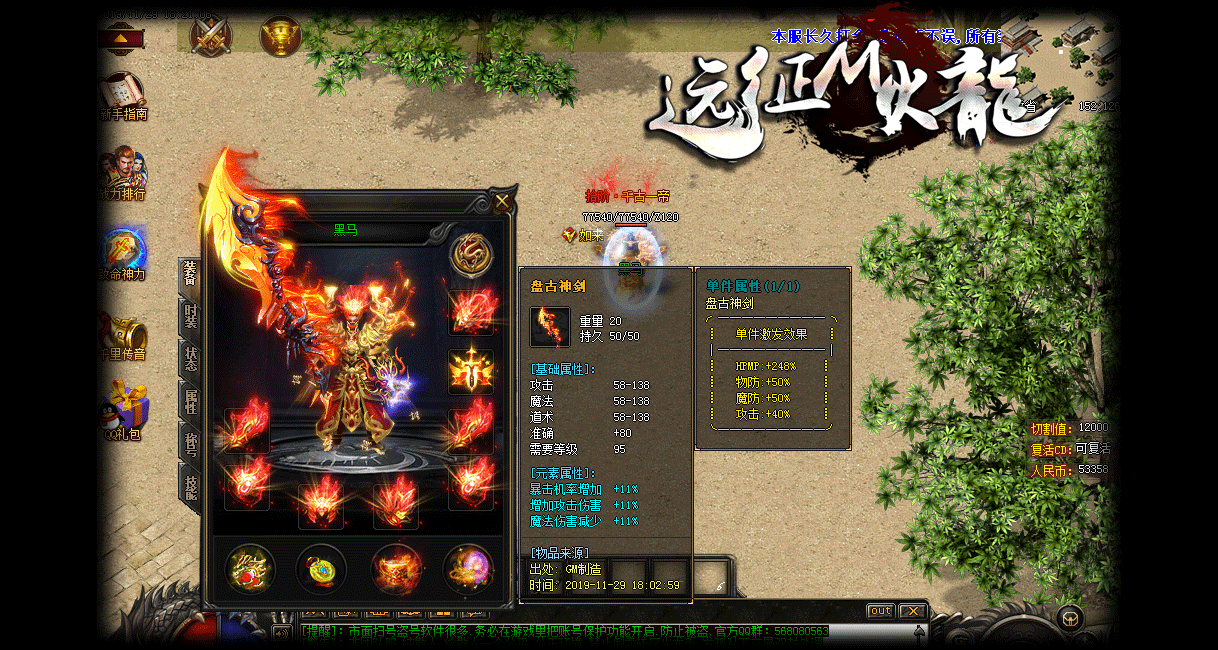Close the character equipment panel

pyautogui.click(x=502, y=201)
